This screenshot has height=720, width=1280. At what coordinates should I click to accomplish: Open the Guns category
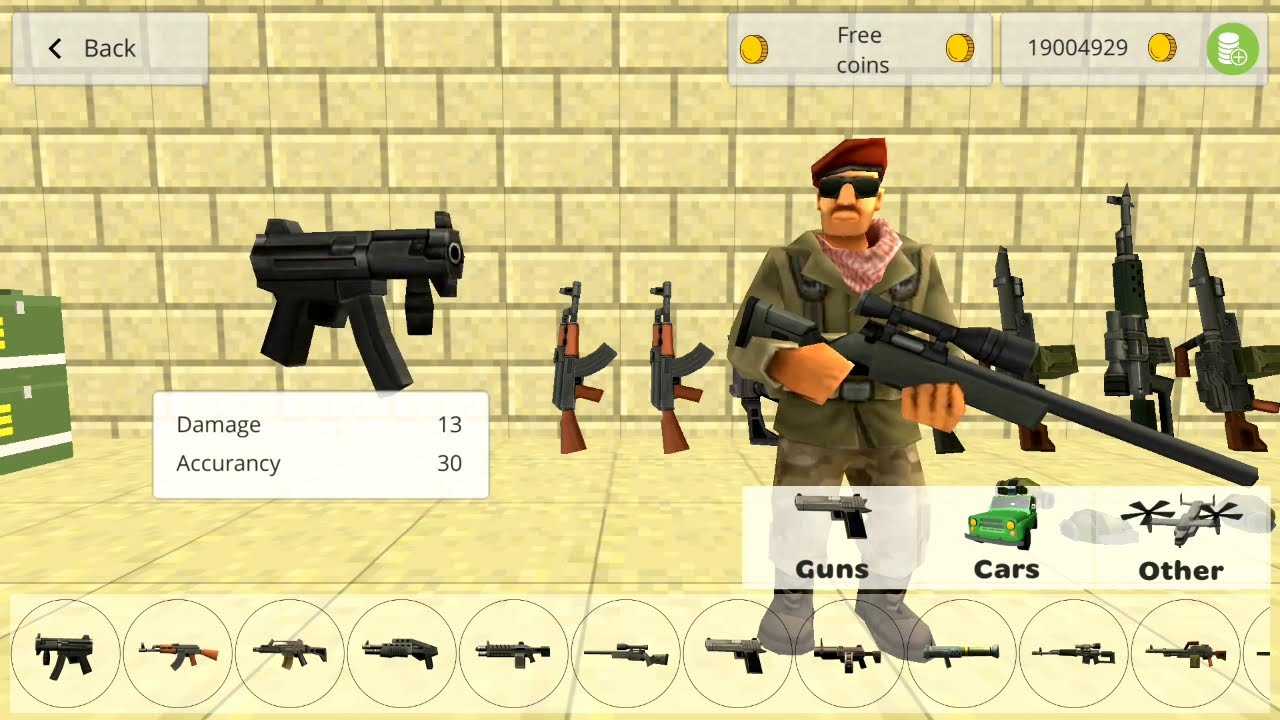(831, 540)
